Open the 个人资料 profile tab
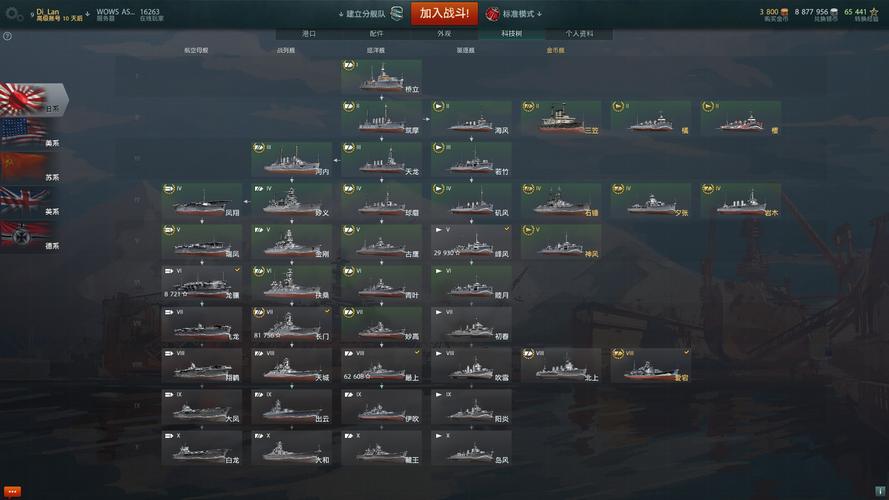Viewport: 889px width, 500px height. (x=579, y=33)
